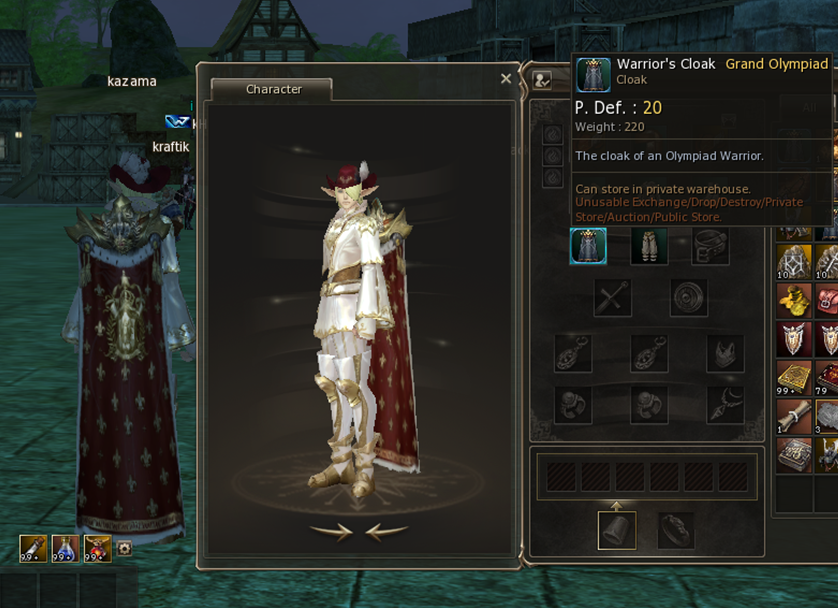
Task: Use the scroll bottle shortcut item
Action: coord(33,548)
